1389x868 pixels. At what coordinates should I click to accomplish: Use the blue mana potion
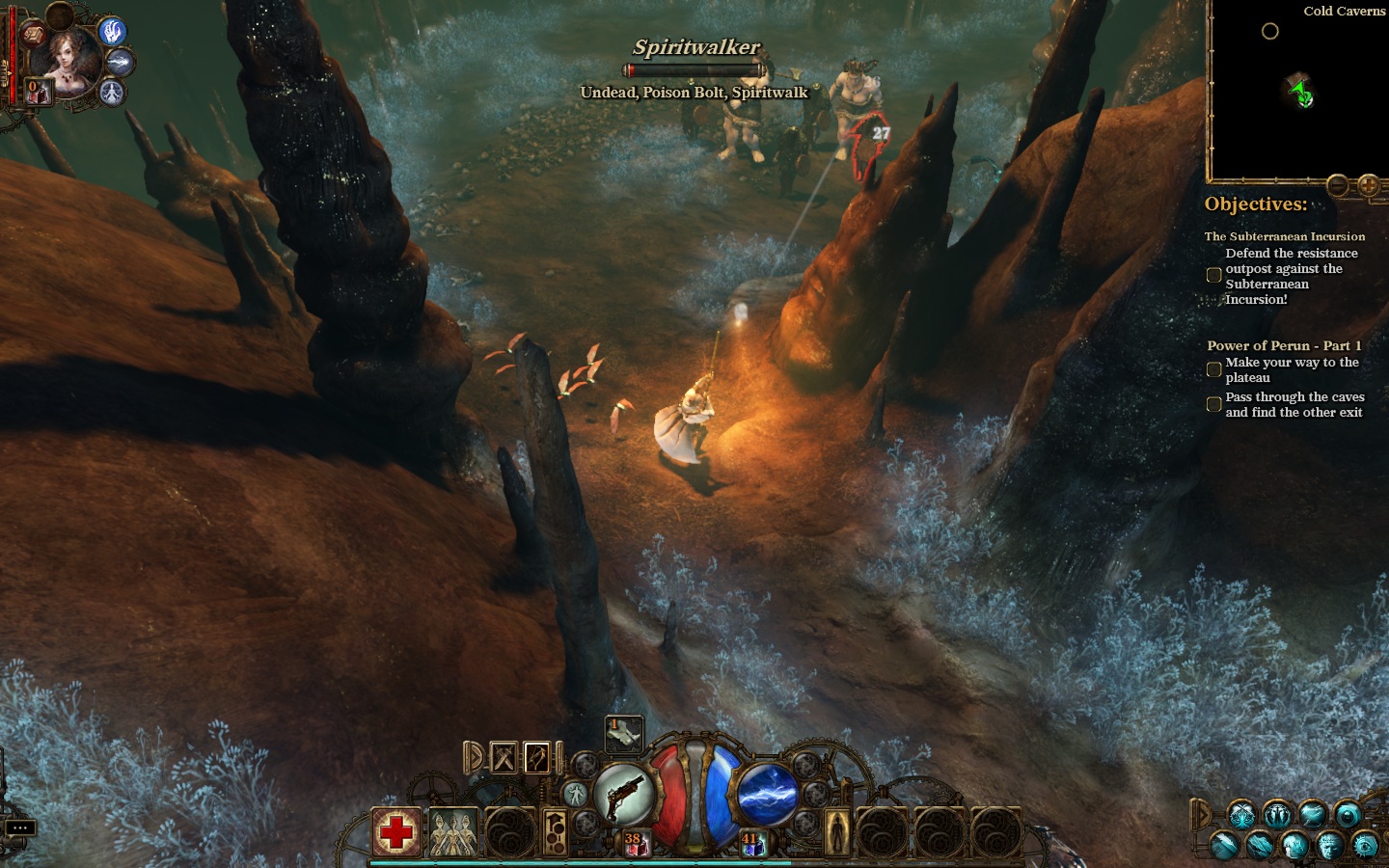point(752,844)
